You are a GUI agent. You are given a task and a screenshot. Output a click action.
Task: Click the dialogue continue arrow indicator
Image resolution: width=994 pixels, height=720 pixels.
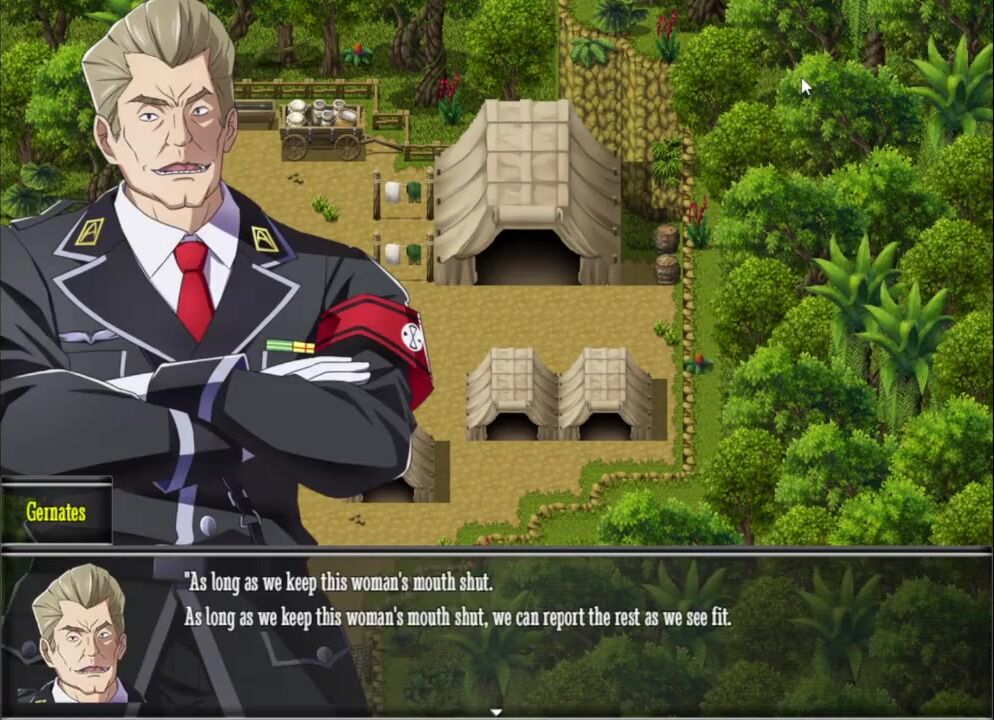tap(496, 712)
